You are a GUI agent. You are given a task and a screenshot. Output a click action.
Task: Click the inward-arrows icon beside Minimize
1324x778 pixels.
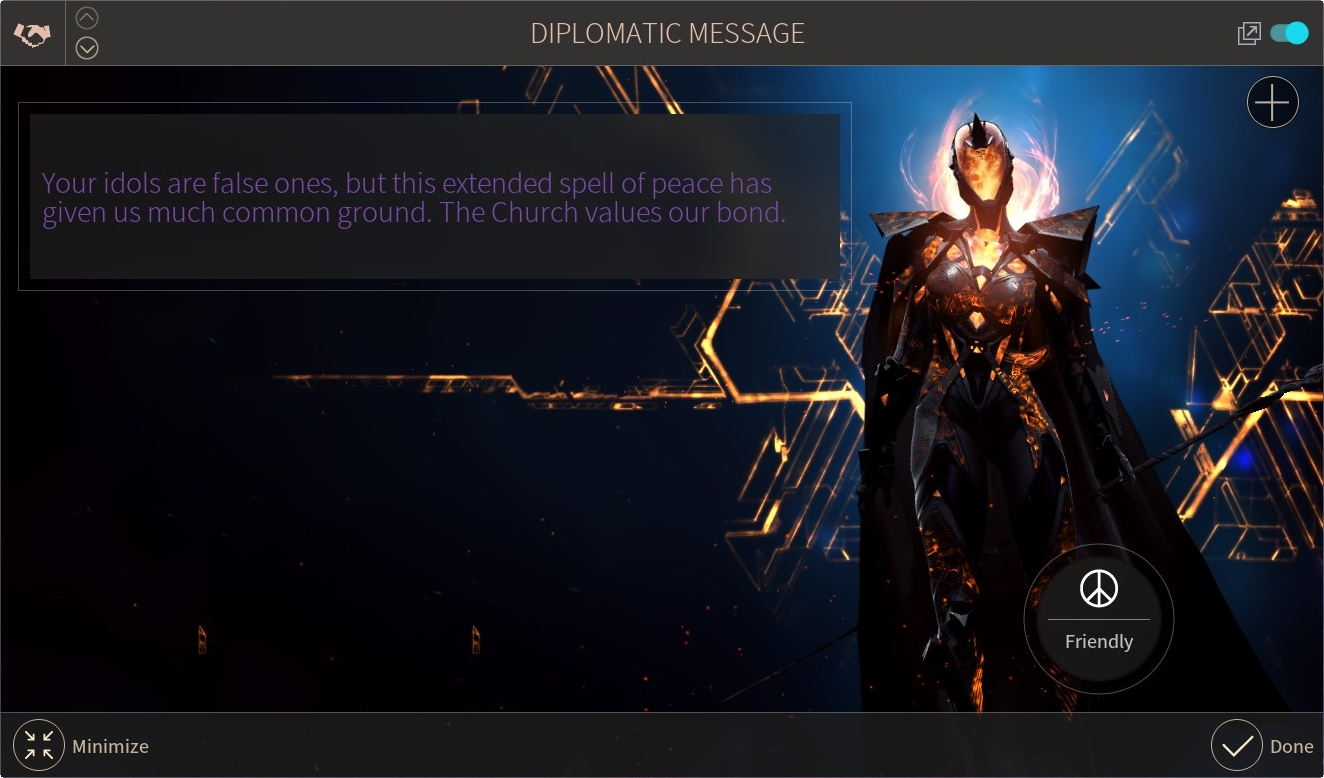tap(38, 745)
